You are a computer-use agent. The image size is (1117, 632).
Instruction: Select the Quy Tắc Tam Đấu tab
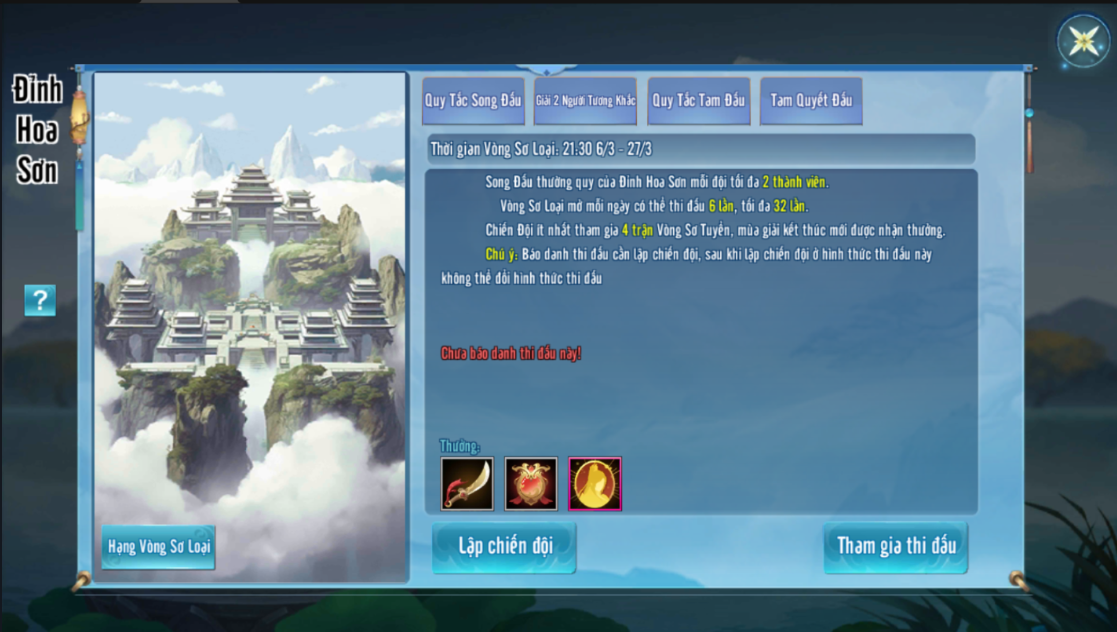[x=698, y=101]
